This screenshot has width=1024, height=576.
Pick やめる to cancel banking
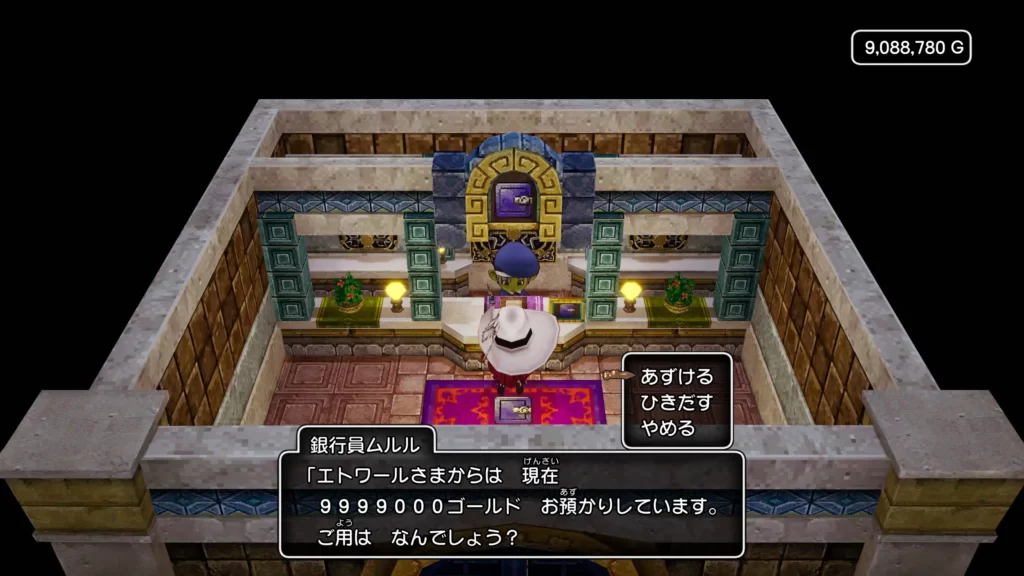tap(669, 429)
